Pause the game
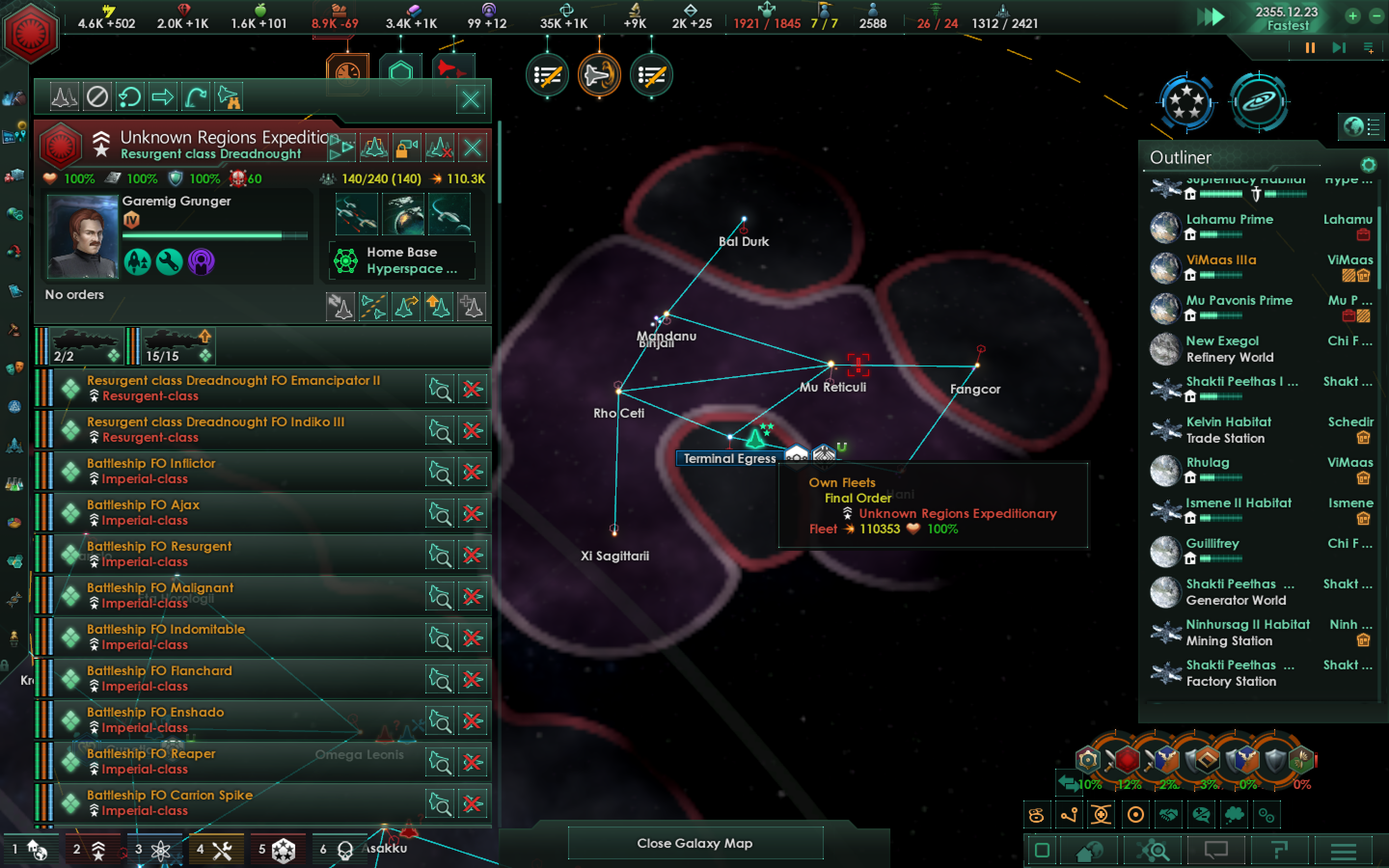Screen dimensions: 1389x868 tap(1309, 48)
